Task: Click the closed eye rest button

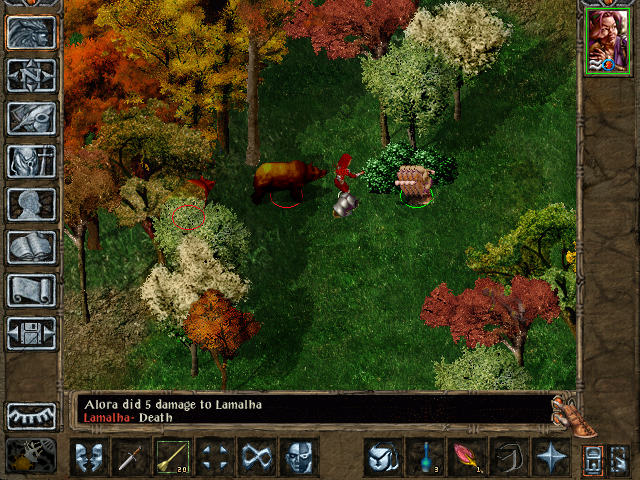Action: pyautogui.click(x=32, y=415)
